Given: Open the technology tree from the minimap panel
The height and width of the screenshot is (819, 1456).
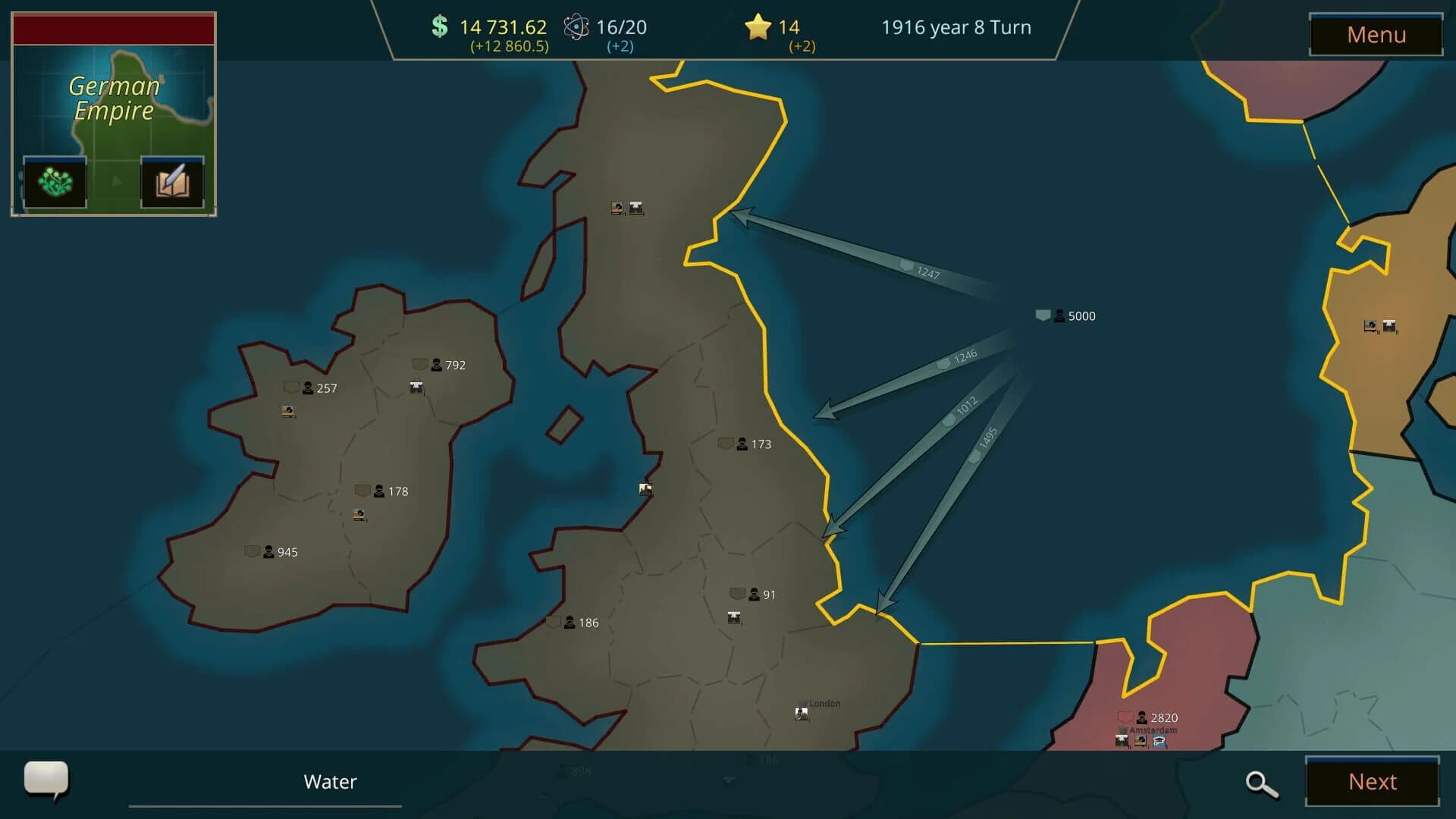Looking at the screenshot, I should (x=54, y=181).
